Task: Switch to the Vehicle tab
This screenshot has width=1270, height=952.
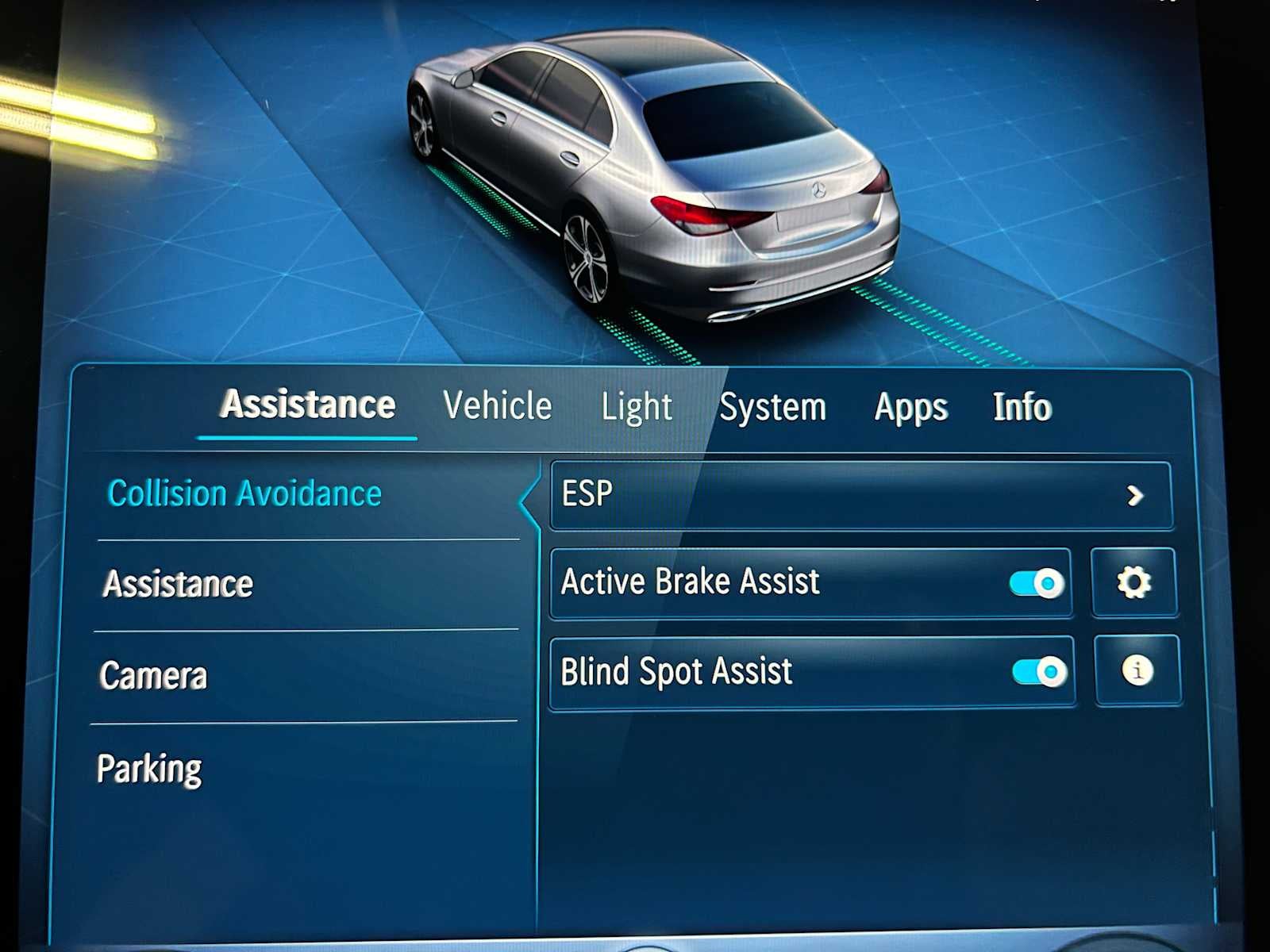Action: tap(498, 406)
